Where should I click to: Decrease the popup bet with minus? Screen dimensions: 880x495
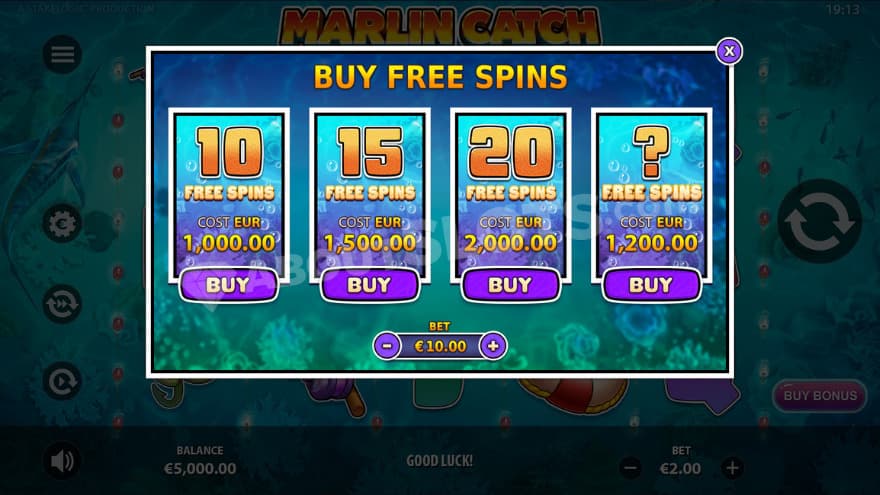[387, 346]
